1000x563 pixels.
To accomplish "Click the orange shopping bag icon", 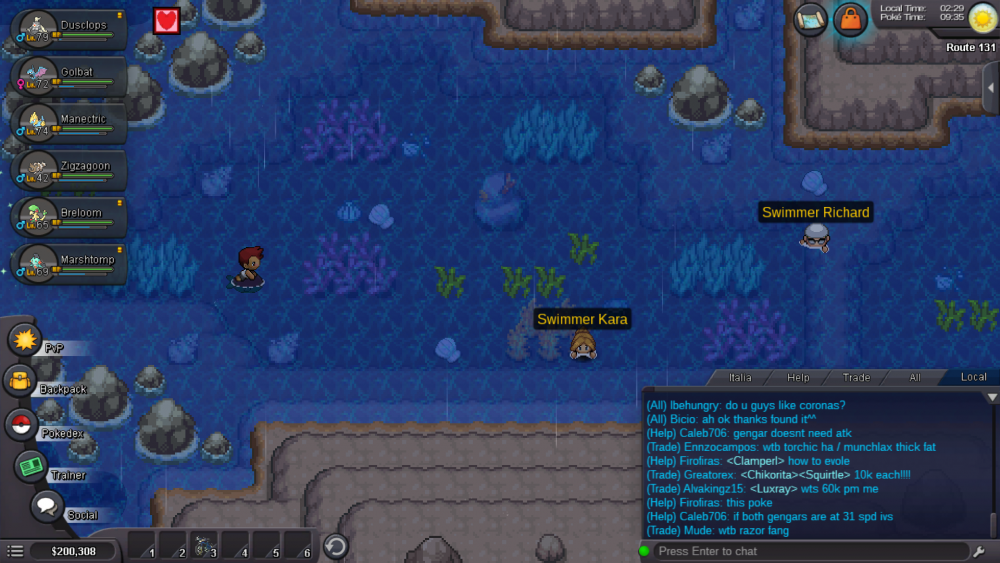I will pos(850,19).
